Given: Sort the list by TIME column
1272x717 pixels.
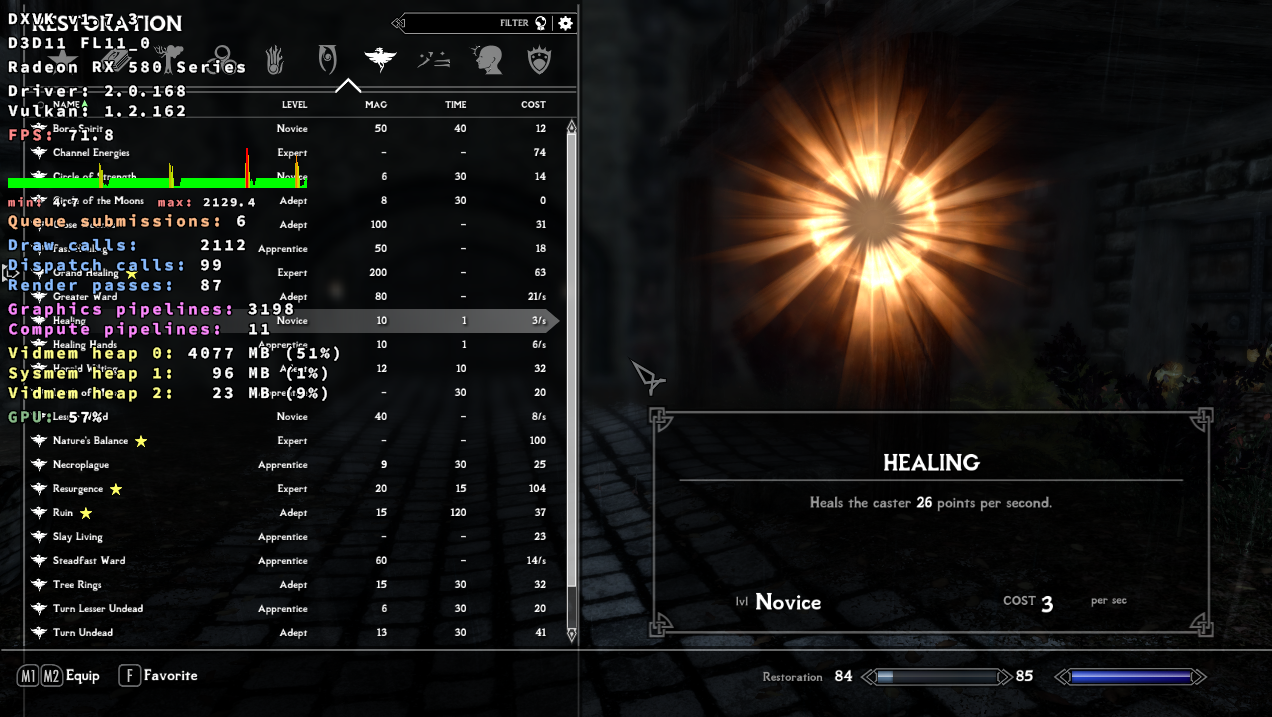Looking at the screenshot, I should pos(456,105).
